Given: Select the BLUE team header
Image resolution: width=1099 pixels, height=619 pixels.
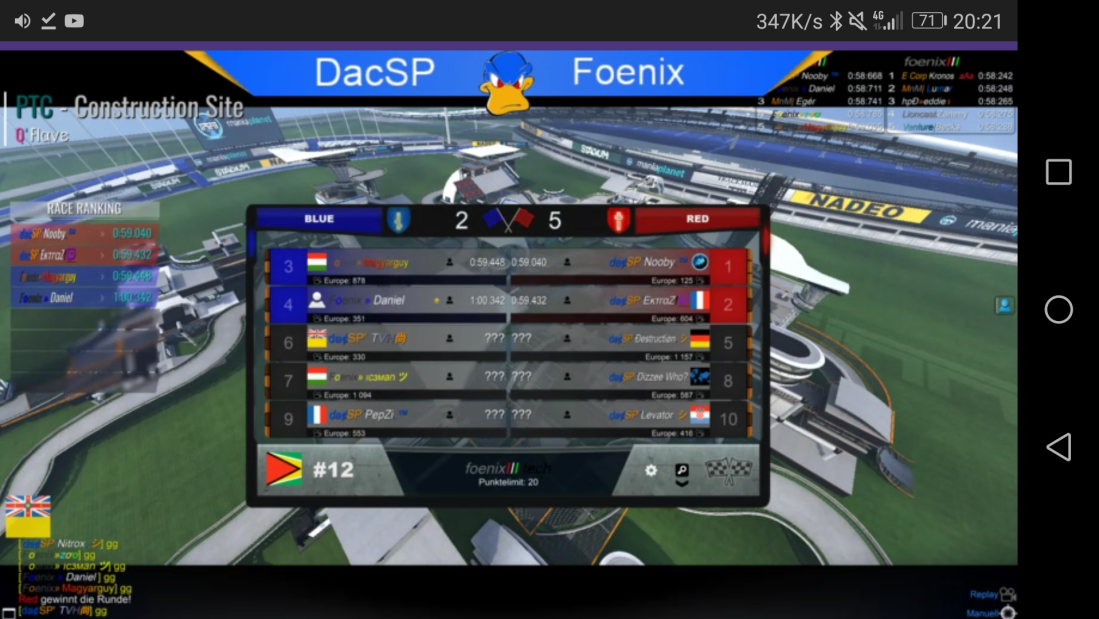Looking at the screenshot, I should (x=320, y=219).
